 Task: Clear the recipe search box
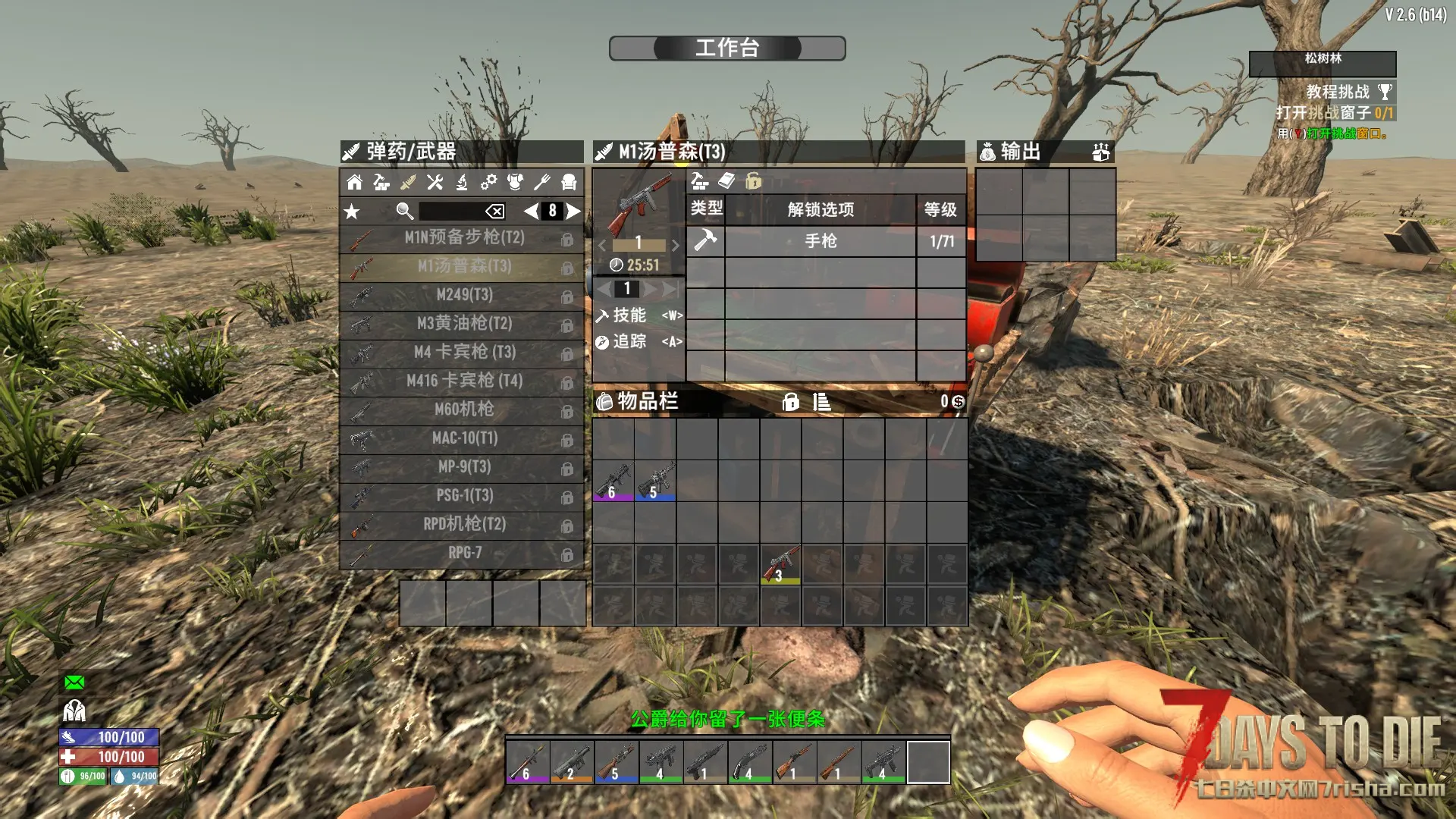(494, 212)
